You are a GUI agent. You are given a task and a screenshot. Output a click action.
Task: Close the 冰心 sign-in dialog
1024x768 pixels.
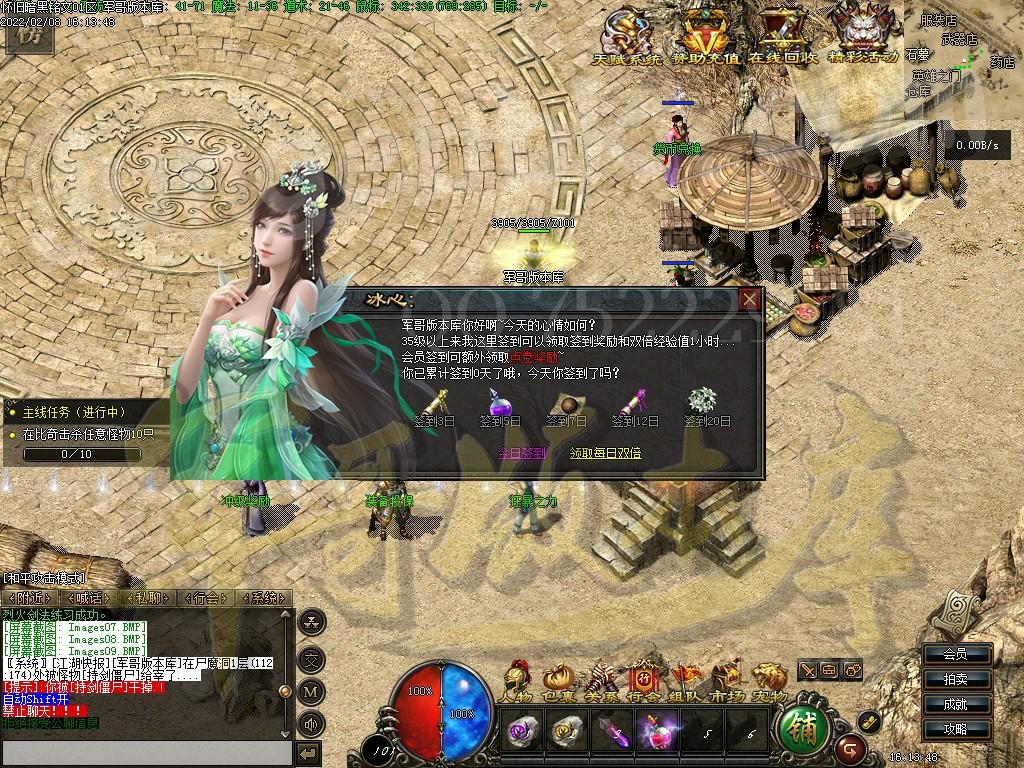(750, 299)
